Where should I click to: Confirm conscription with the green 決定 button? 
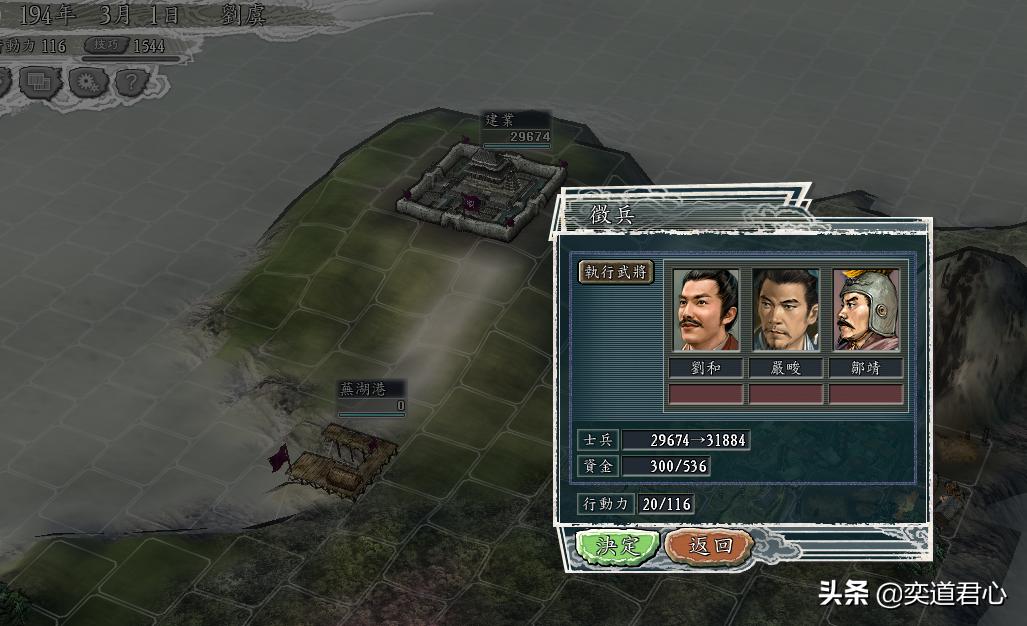pos(617,546)
